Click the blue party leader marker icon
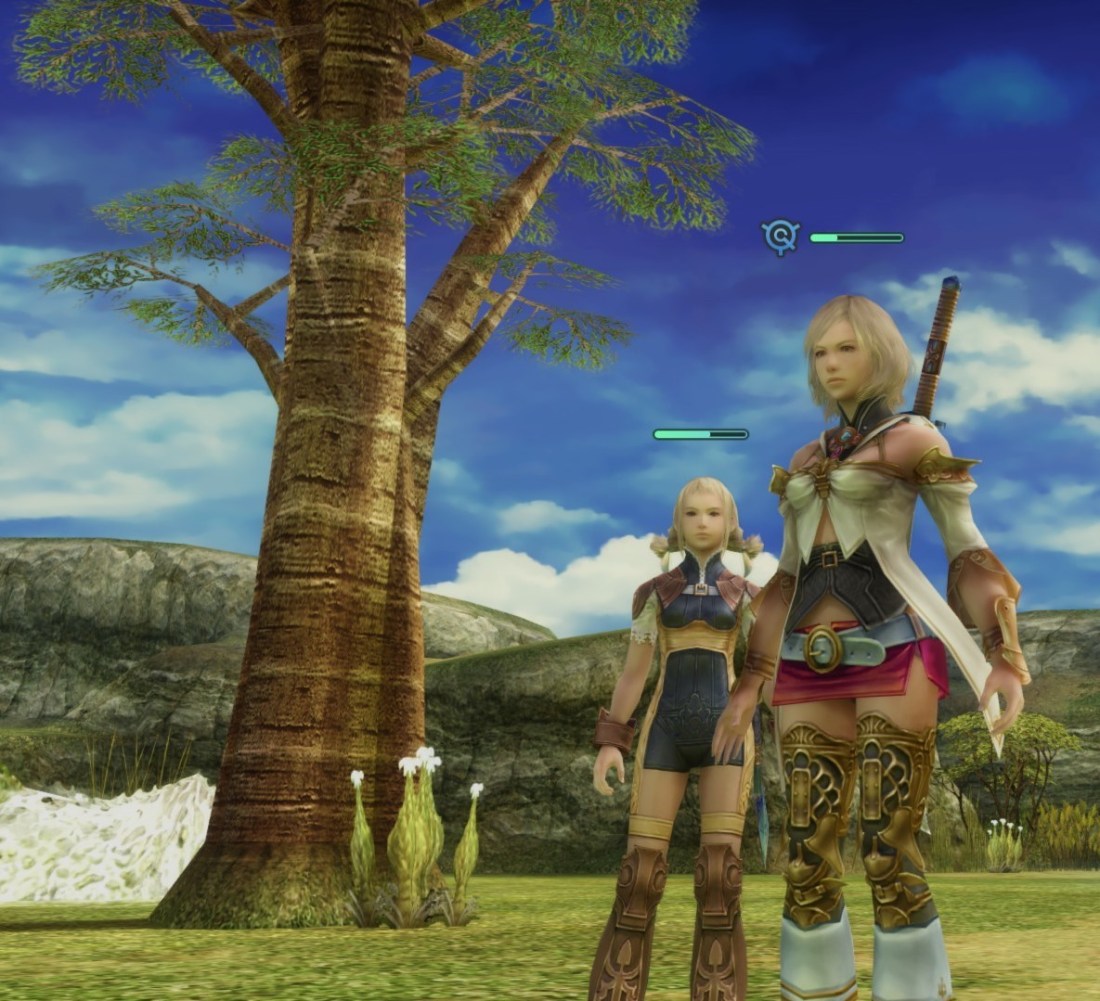 [780, 237]
